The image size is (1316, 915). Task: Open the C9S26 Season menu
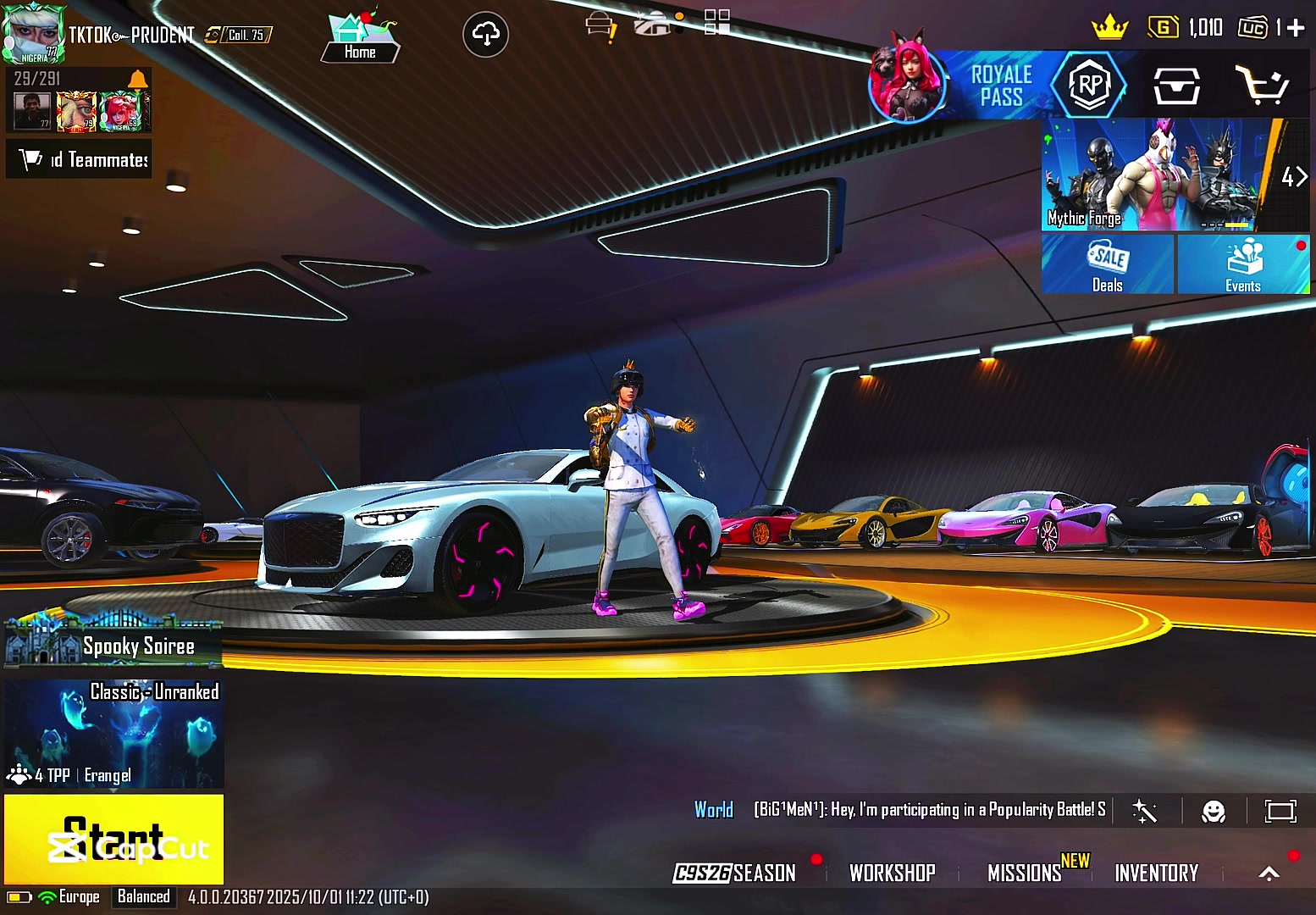click(x=735, y=873)
